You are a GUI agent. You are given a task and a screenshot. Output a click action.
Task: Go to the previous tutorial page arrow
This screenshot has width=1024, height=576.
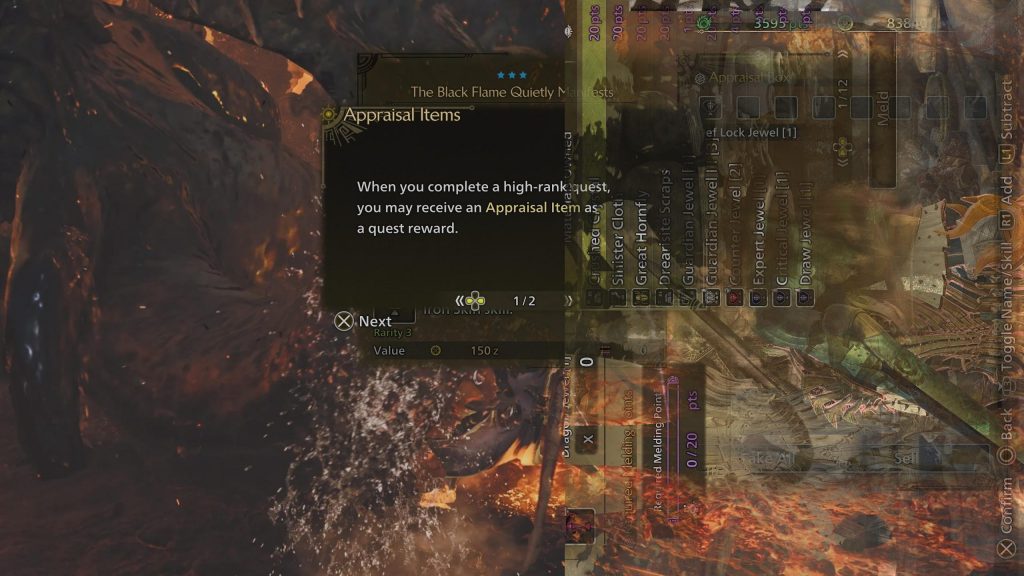point(460,300)
